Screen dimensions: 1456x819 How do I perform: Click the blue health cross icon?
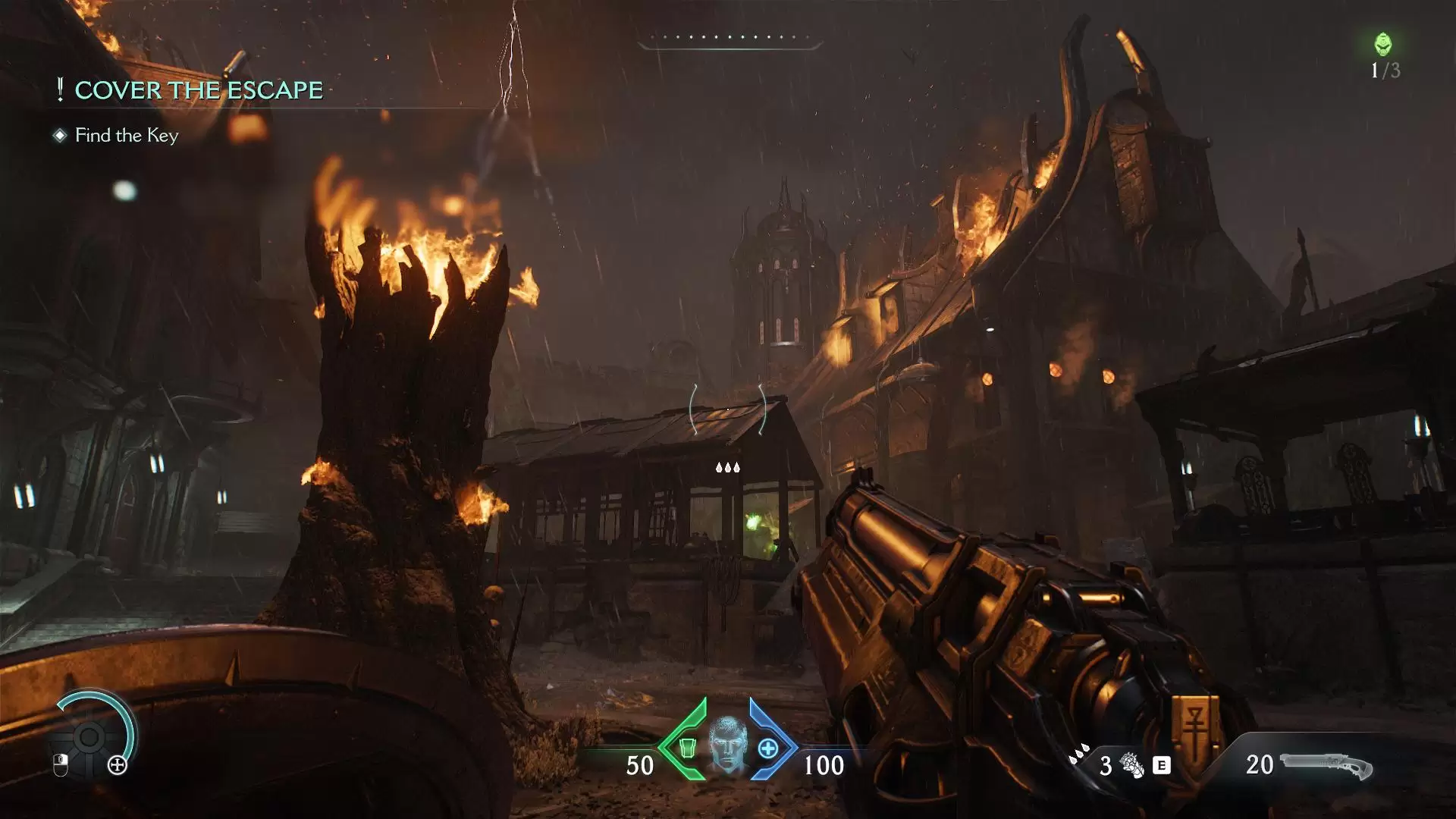[768, 748]
